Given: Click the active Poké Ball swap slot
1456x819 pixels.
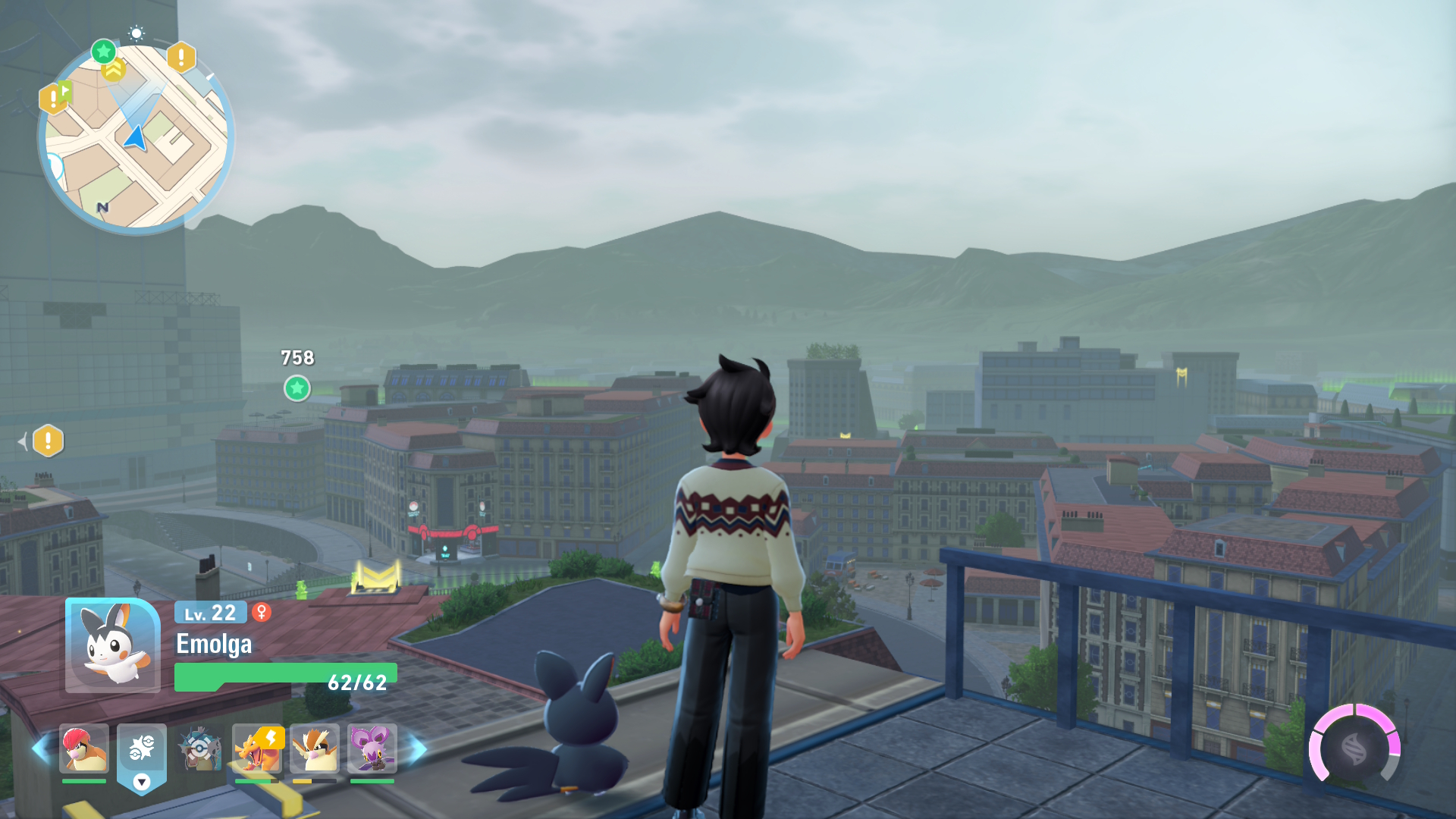Looking at the screenshot, I should 142,751.
